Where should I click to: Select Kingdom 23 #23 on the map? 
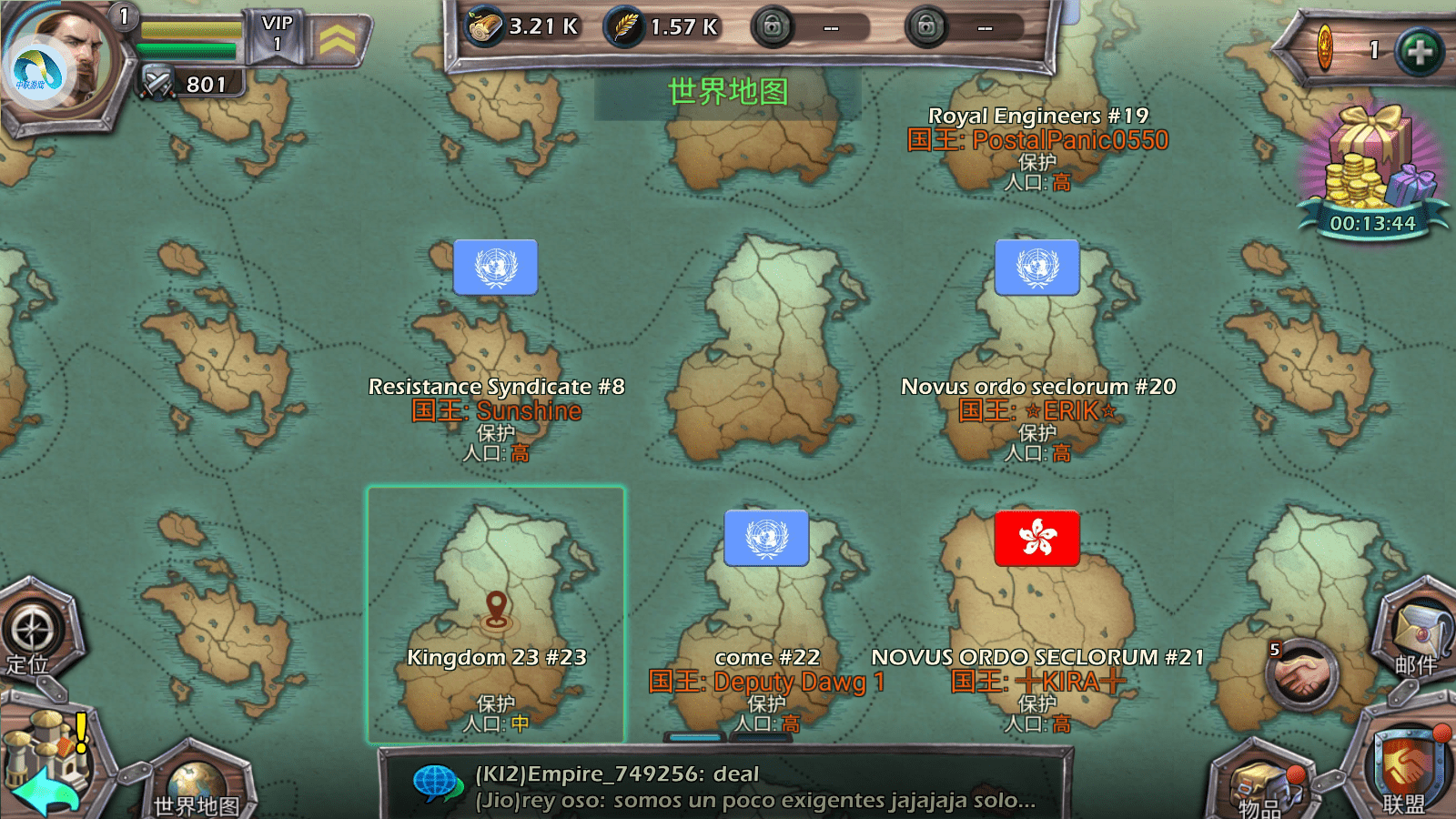point(496,614)
